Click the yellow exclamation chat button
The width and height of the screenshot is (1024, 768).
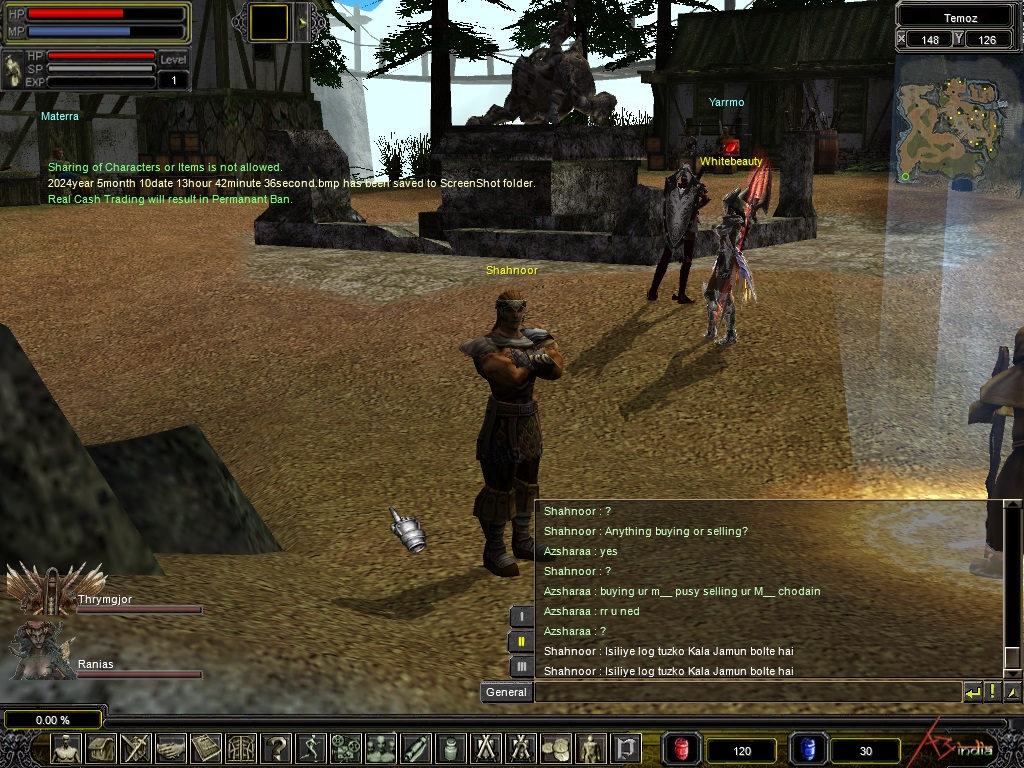coord(992,692)
